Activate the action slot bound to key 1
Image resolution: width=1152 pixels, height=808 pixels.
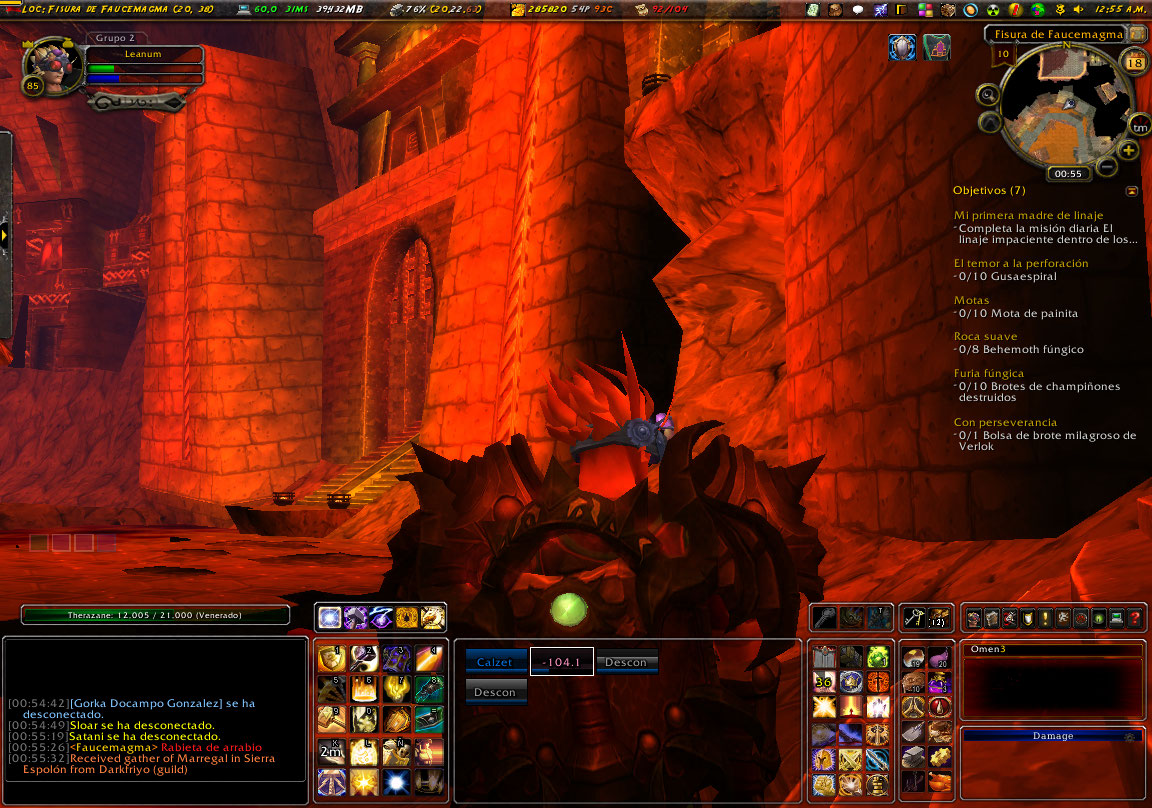point(331,657)
